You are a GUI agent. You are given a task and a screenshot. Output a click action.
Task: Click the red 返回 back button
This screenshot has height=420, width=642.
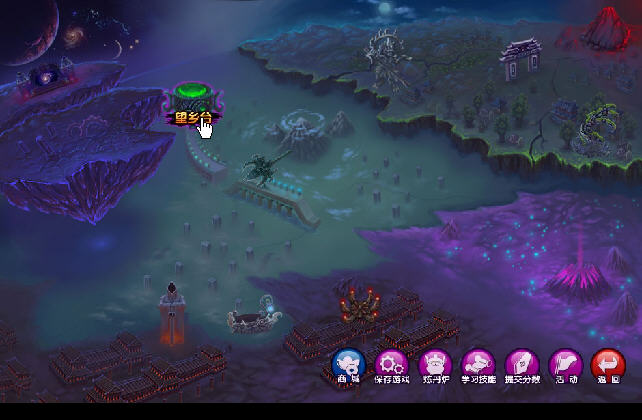608,364
